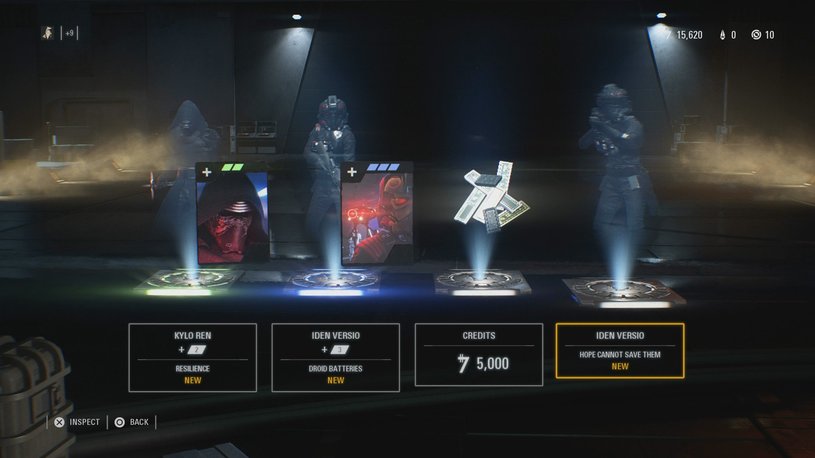Screen dimensions: 815x458
Task: Choose the 5,000 Credits reward panel
Action: point(478,356)
